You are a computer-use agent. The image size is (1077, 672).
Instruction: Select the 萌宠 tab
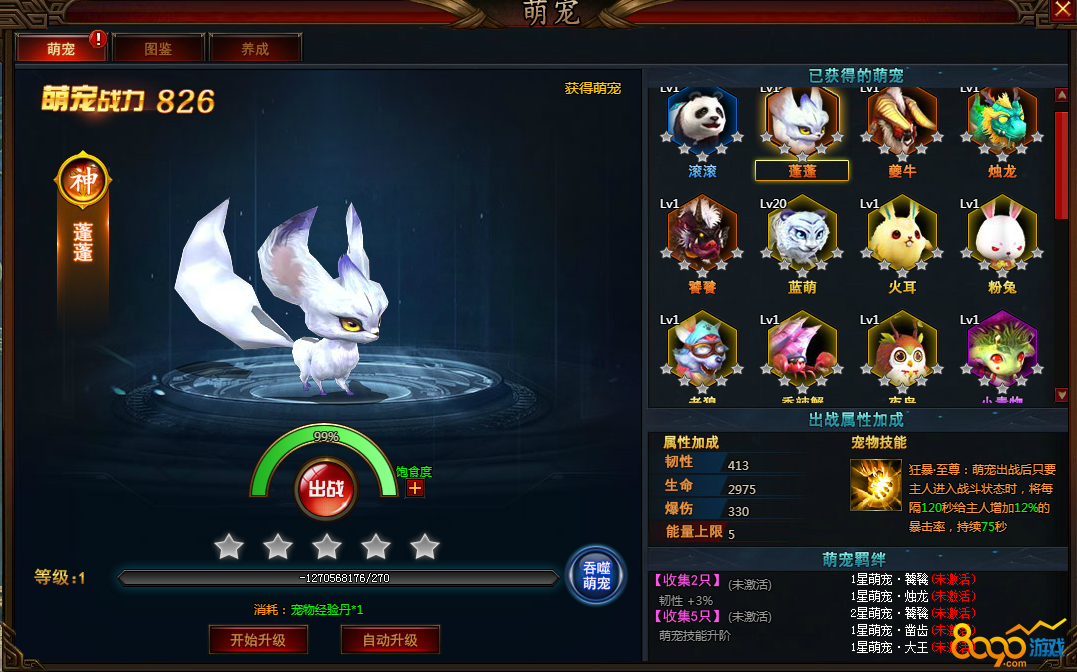pyautogui.click(x=61, y=48)
